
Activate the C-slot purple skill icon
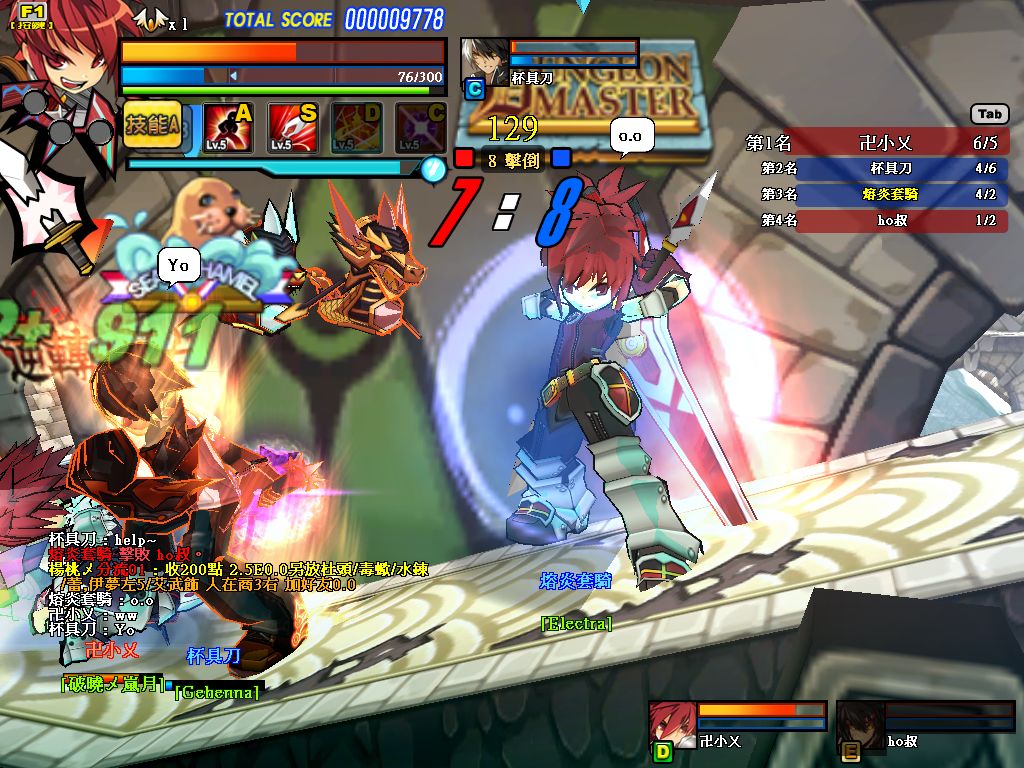pos(421,128)
